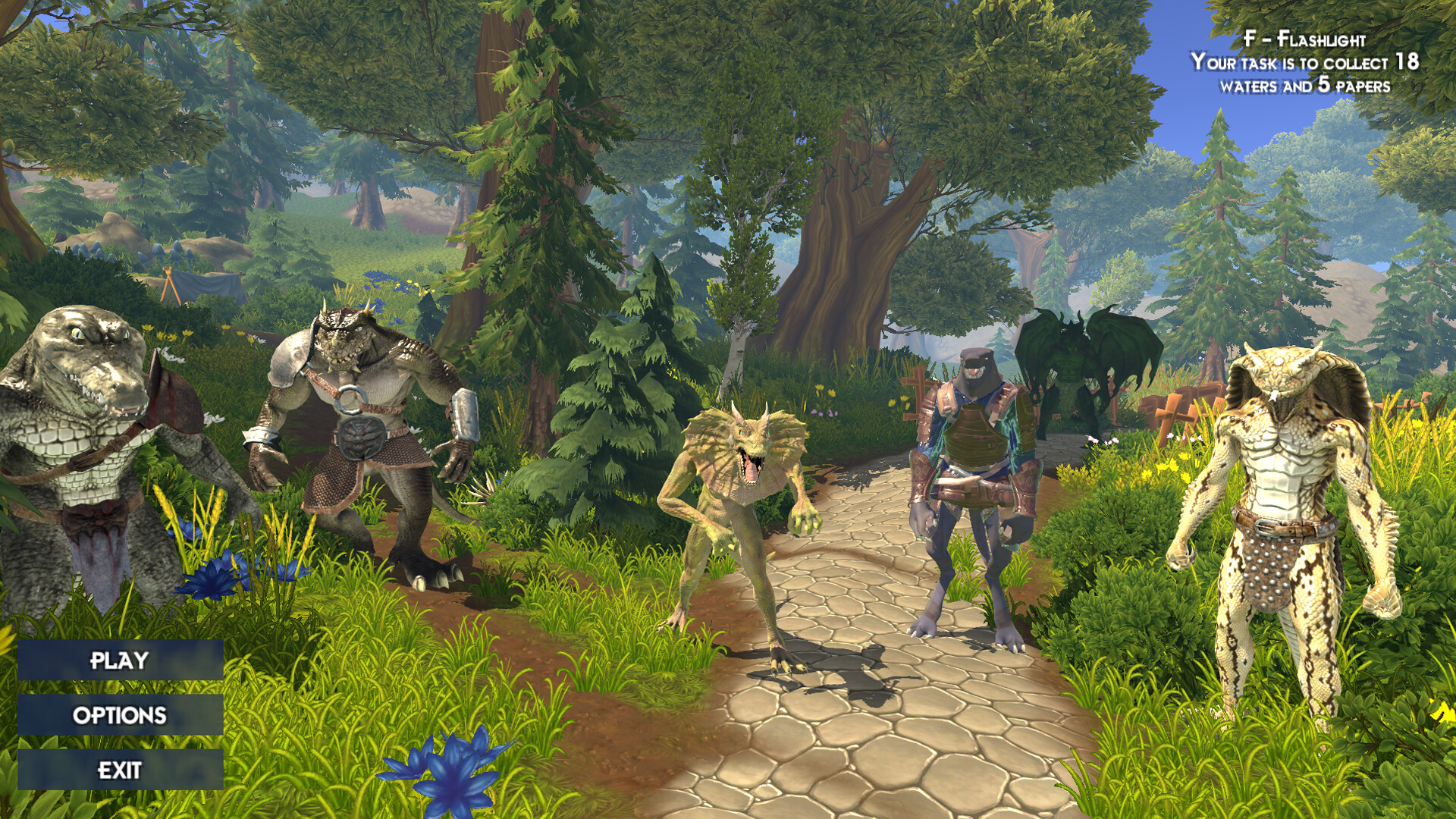Click EXIT to quit the game
The image size is (1456, 819).
click(x=119, y=770)
